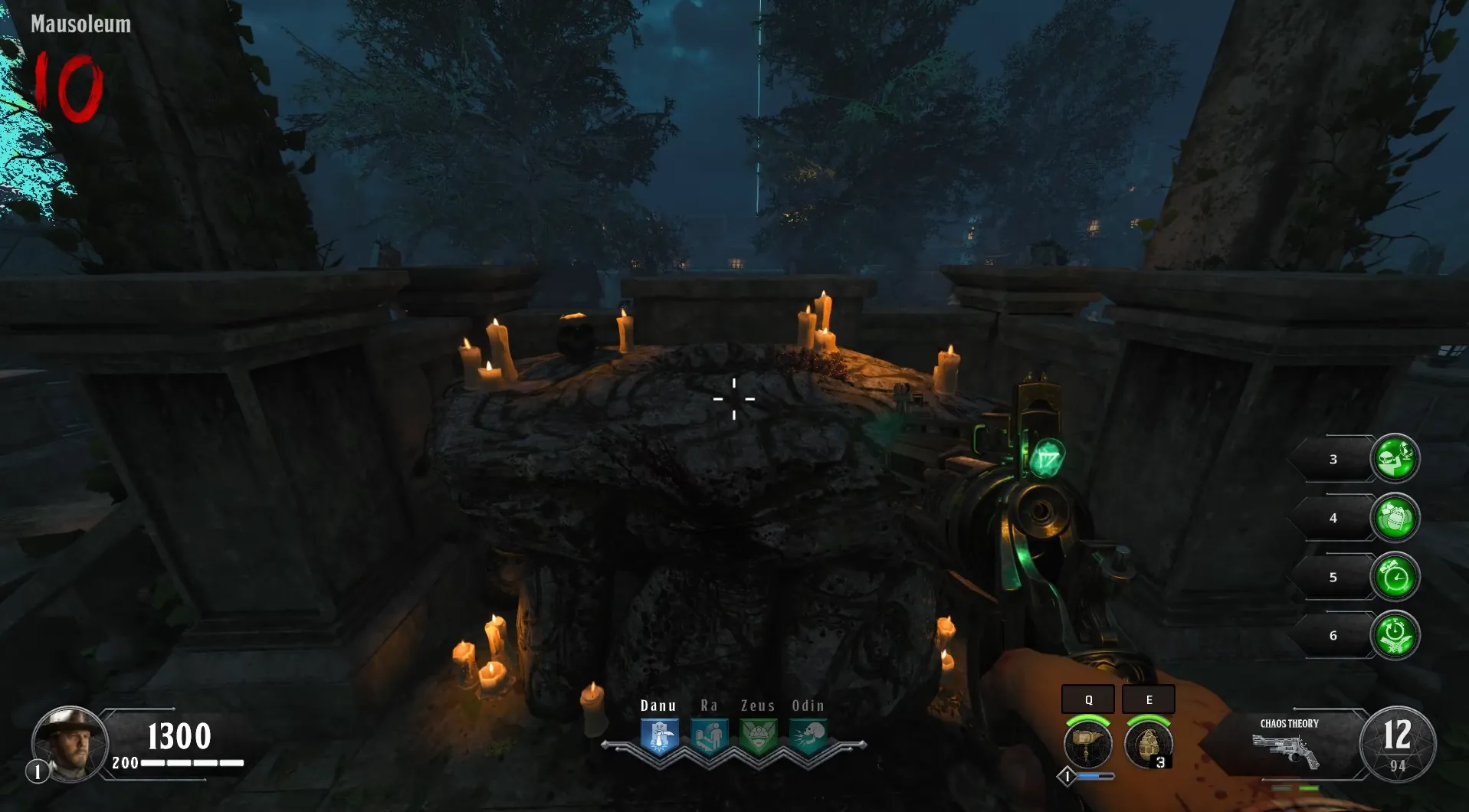The width and height of the screenshot is (1469, 812).
Task: Click the Ra perk icon
Action: (x=709, y=737)
